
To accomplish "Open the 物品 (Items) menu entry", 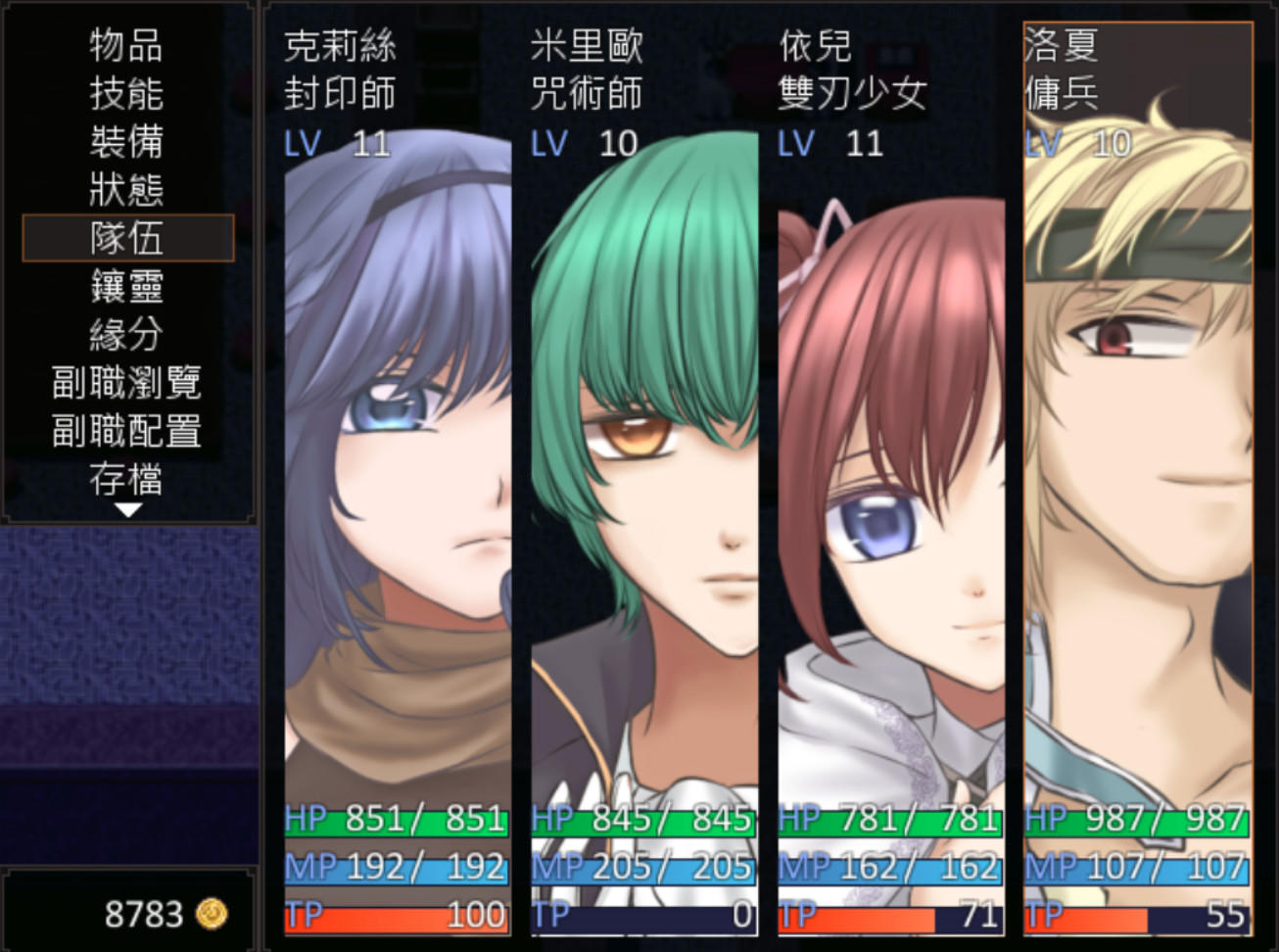I will tap(128, 45).
